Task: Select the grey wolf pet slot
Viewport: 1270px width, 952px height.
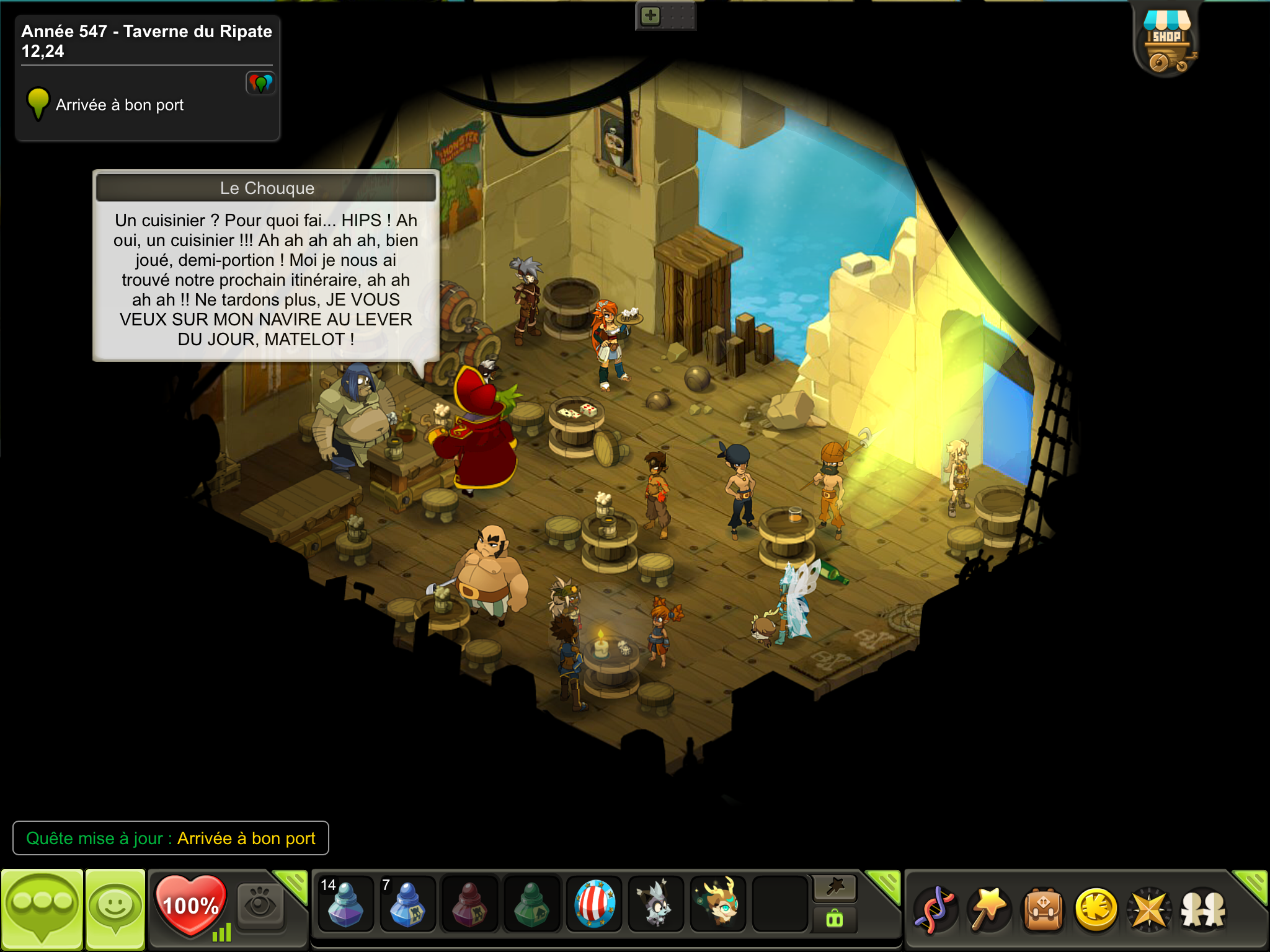Action: tap(656, 904)
